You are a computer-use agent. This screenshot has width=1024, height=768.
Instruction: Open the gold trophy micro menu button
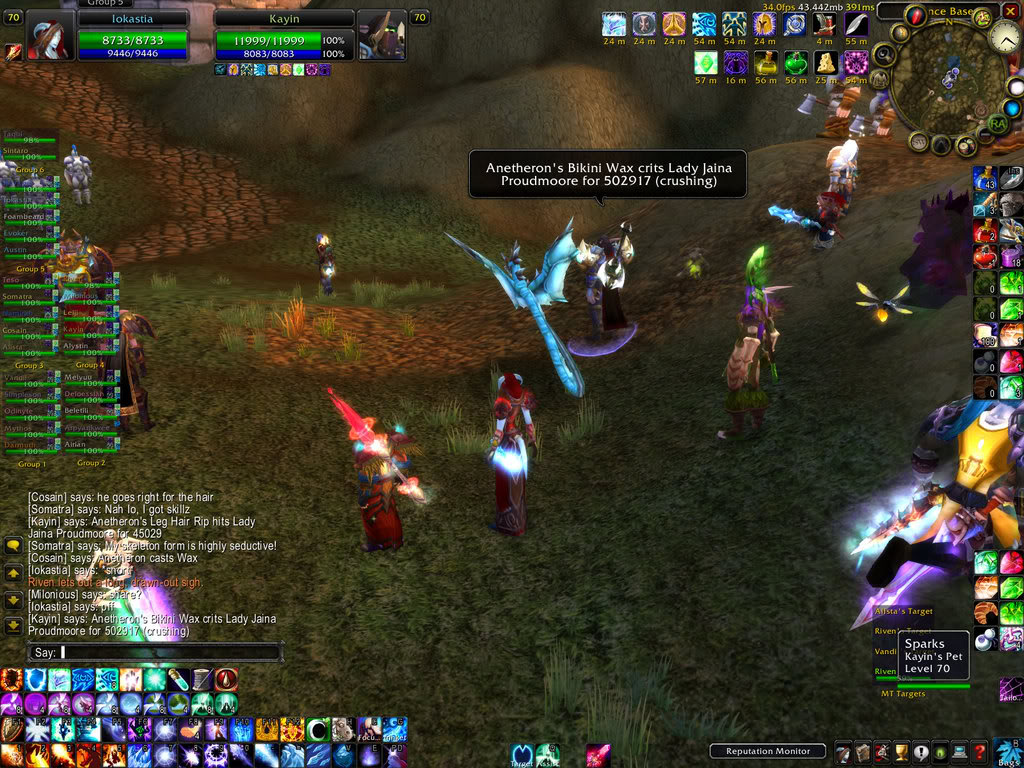click(900, 752)
